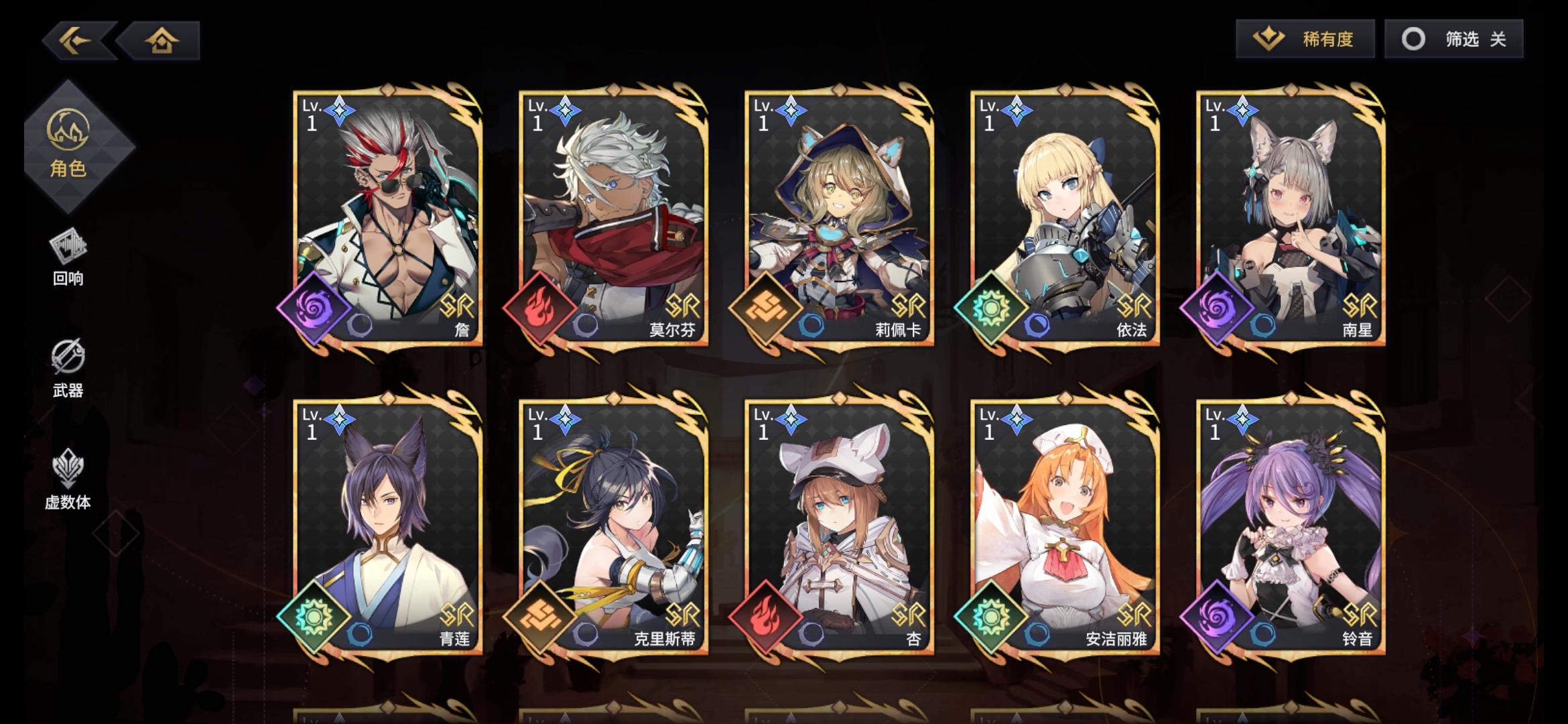Open the 虚数体 section from the sidebar
Image resolution: width=1568 pixels, height=724 pixels.
(x=67, y=476)
